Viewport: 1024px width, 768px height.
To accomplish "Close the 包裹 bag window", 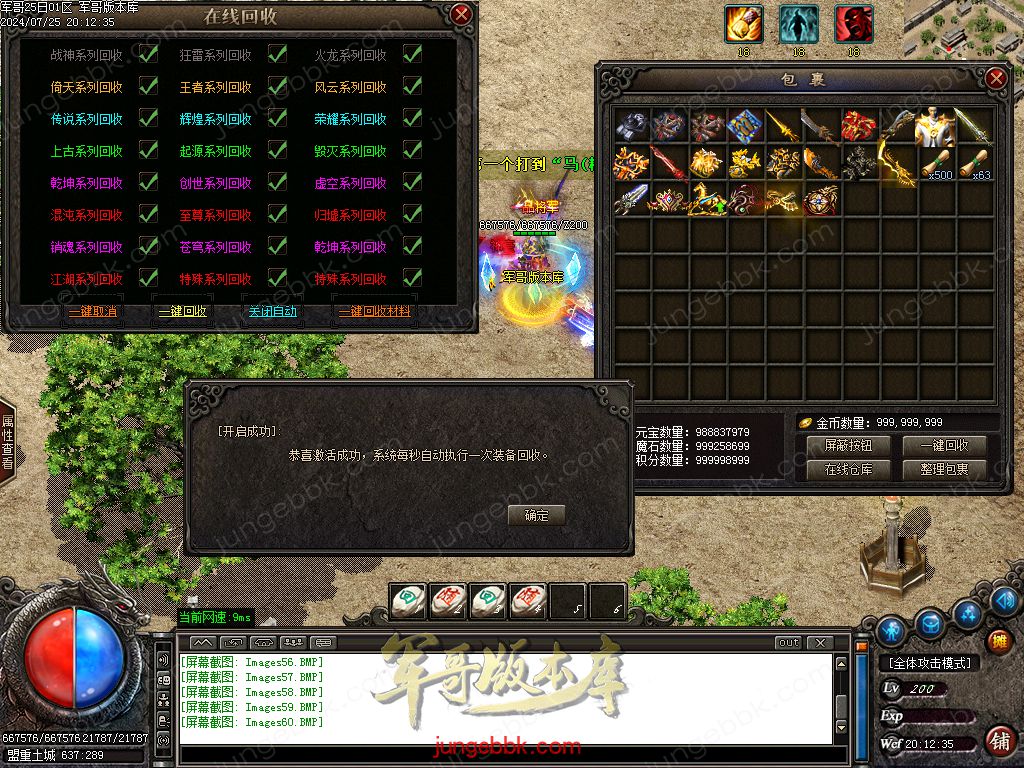I will tap(995, 79).
